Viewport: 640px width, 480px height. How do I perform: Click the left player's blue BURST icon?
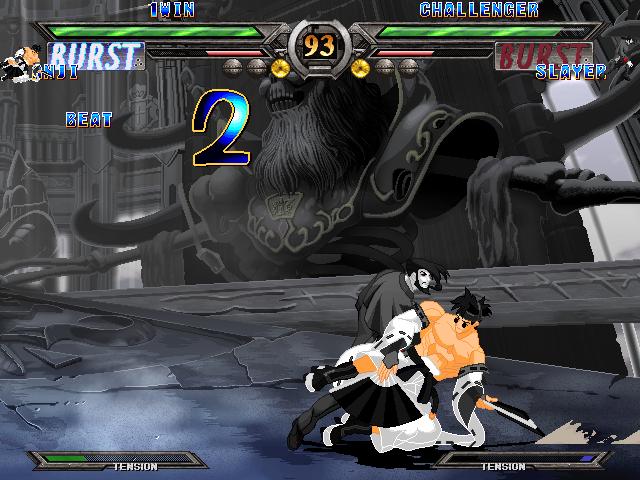(96, 54)
